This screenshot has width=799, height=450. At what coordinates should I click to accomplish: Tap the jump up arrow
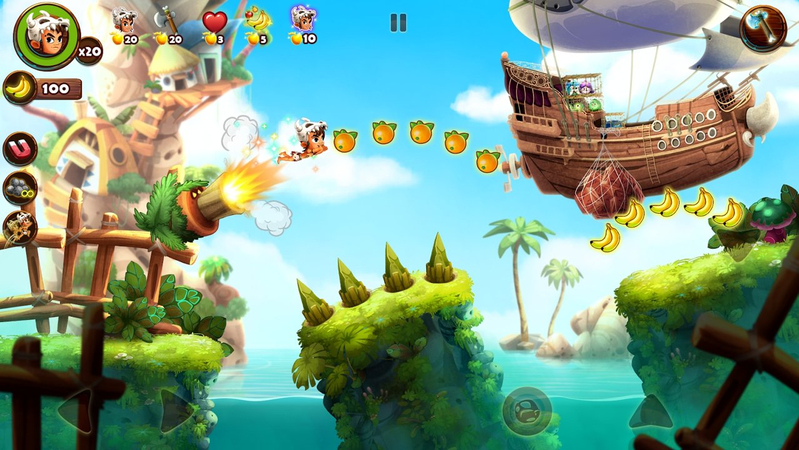(650, 410)
